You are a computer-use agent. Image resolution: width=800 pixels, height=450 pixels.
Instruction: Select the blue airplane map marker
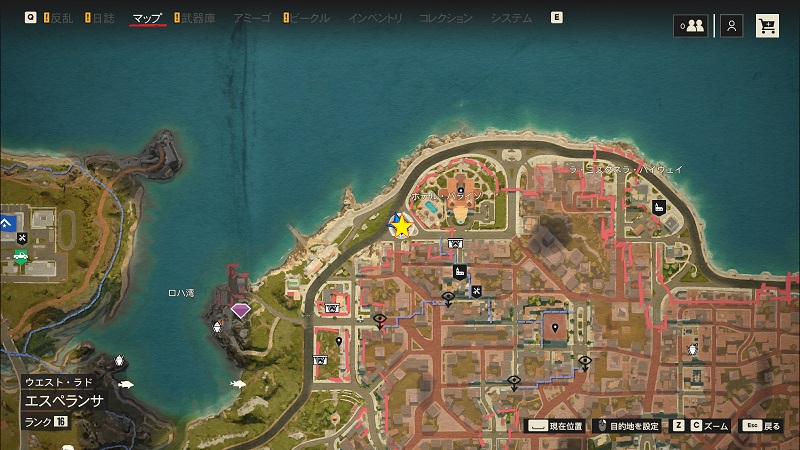point(7,221)
